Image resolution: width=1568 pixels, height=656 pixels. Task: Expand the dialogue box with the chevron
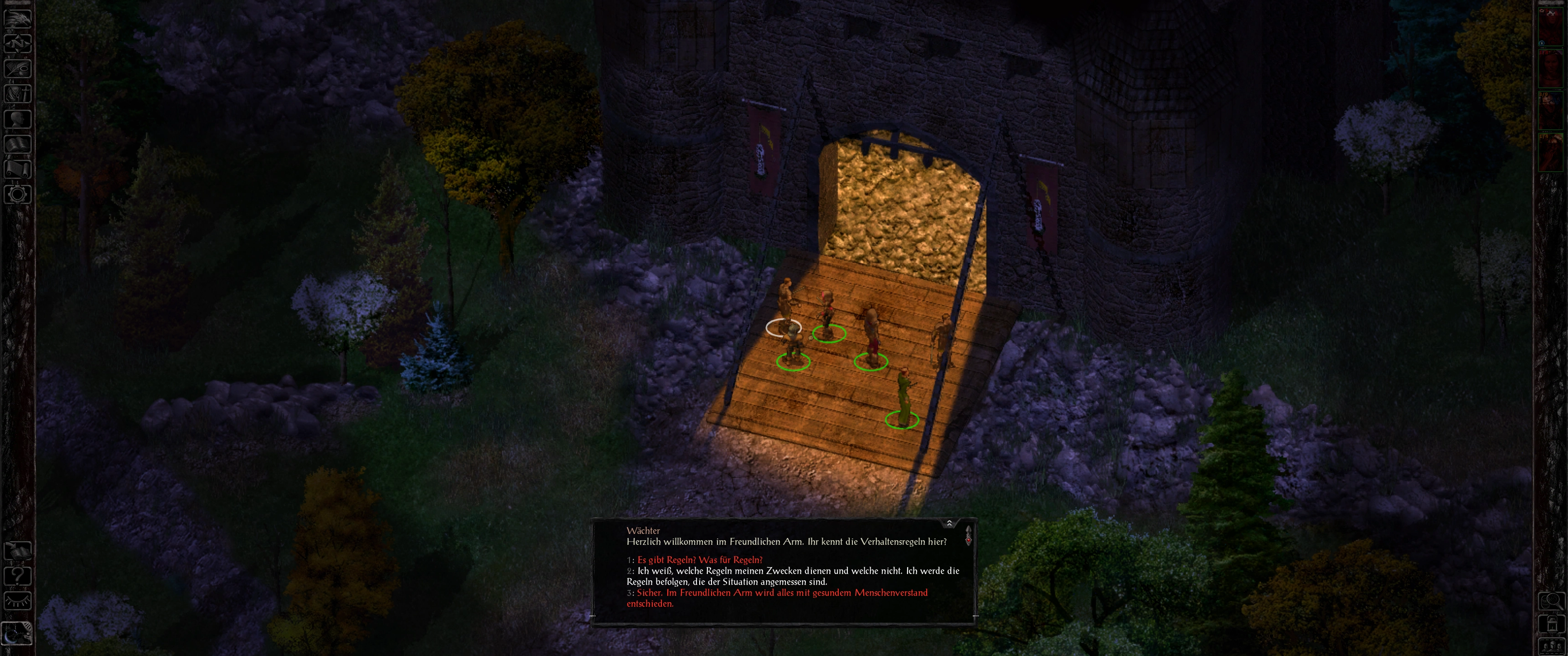point(949,523)
